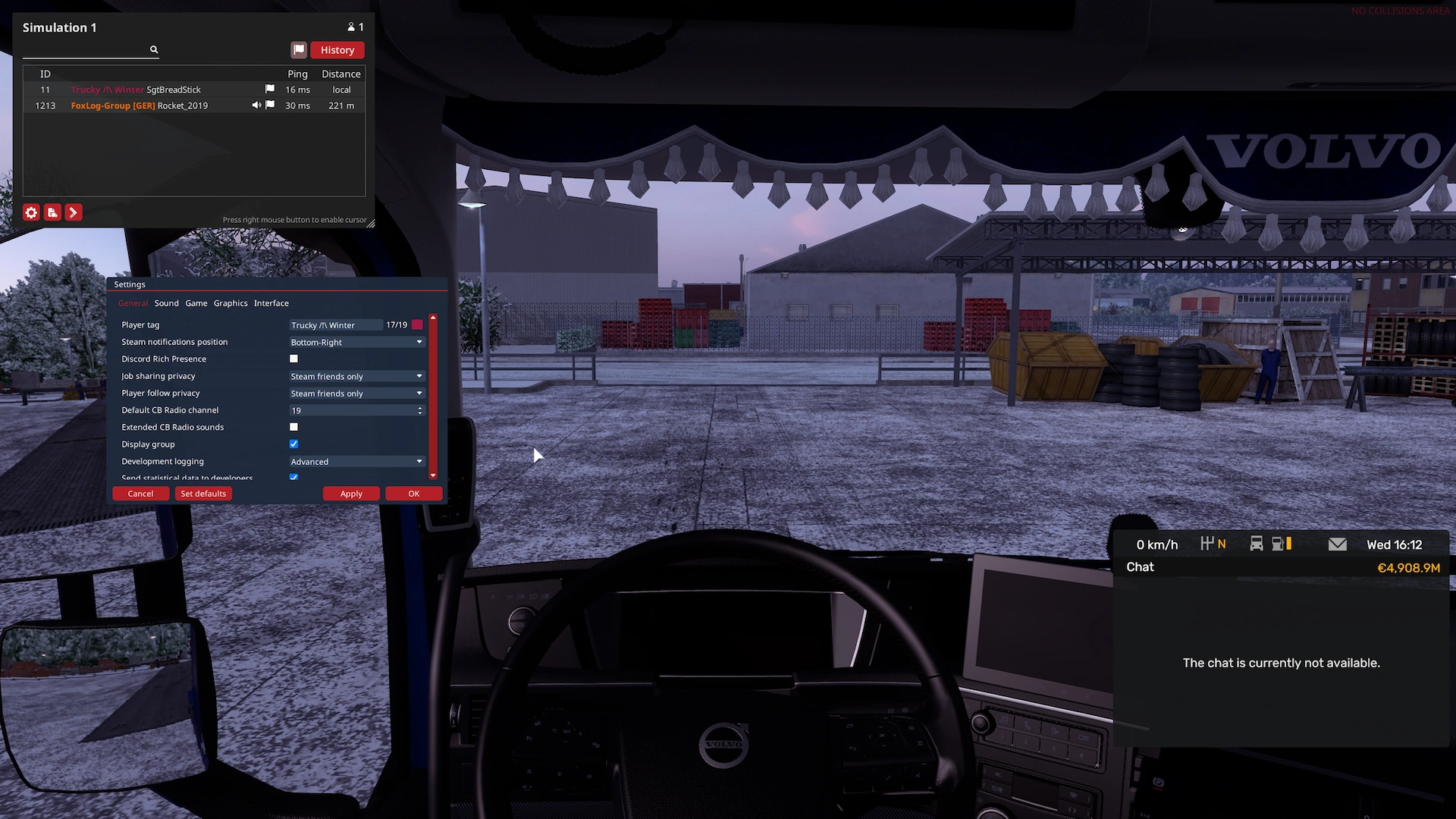Edit the Player tag text field
The width and height of the screenshot is (1456, 819).
(334, 325)
